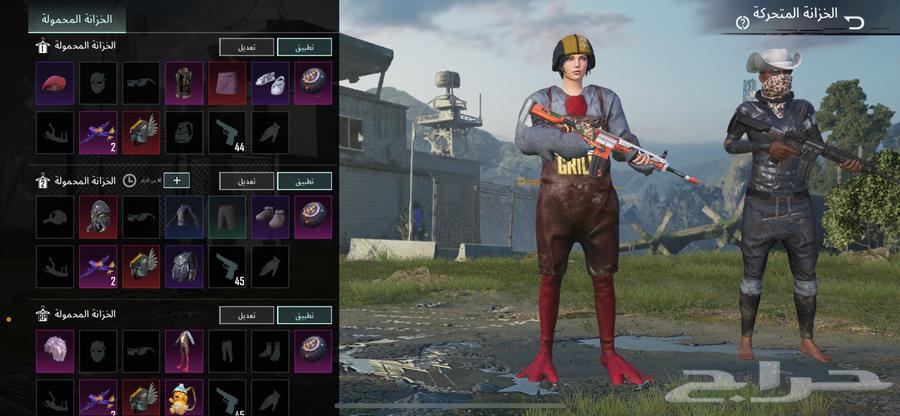Choose the pink skirt slot in wardrobe one

227,83
